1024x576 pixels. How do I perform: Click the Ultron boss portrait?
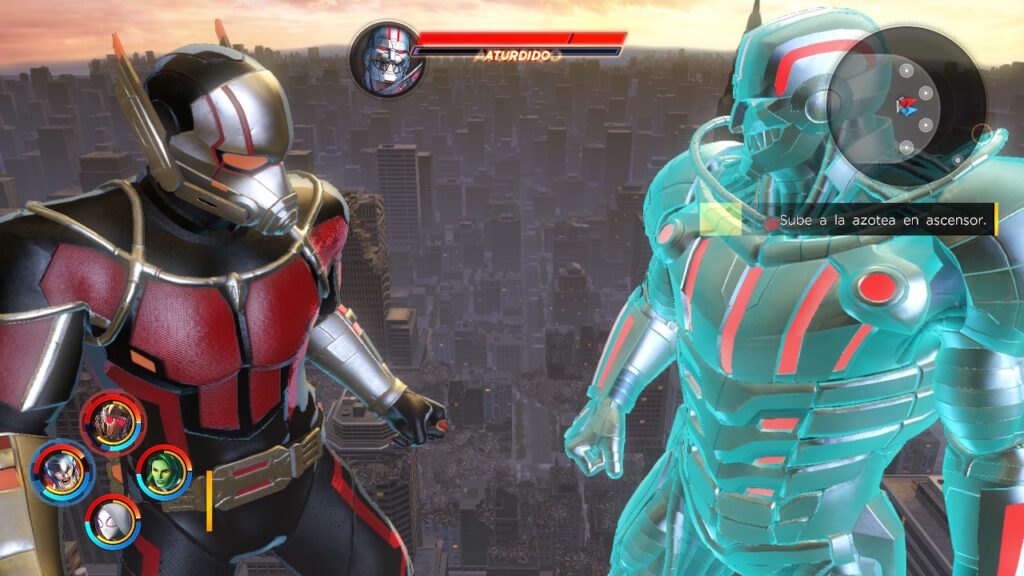[387, 58]
